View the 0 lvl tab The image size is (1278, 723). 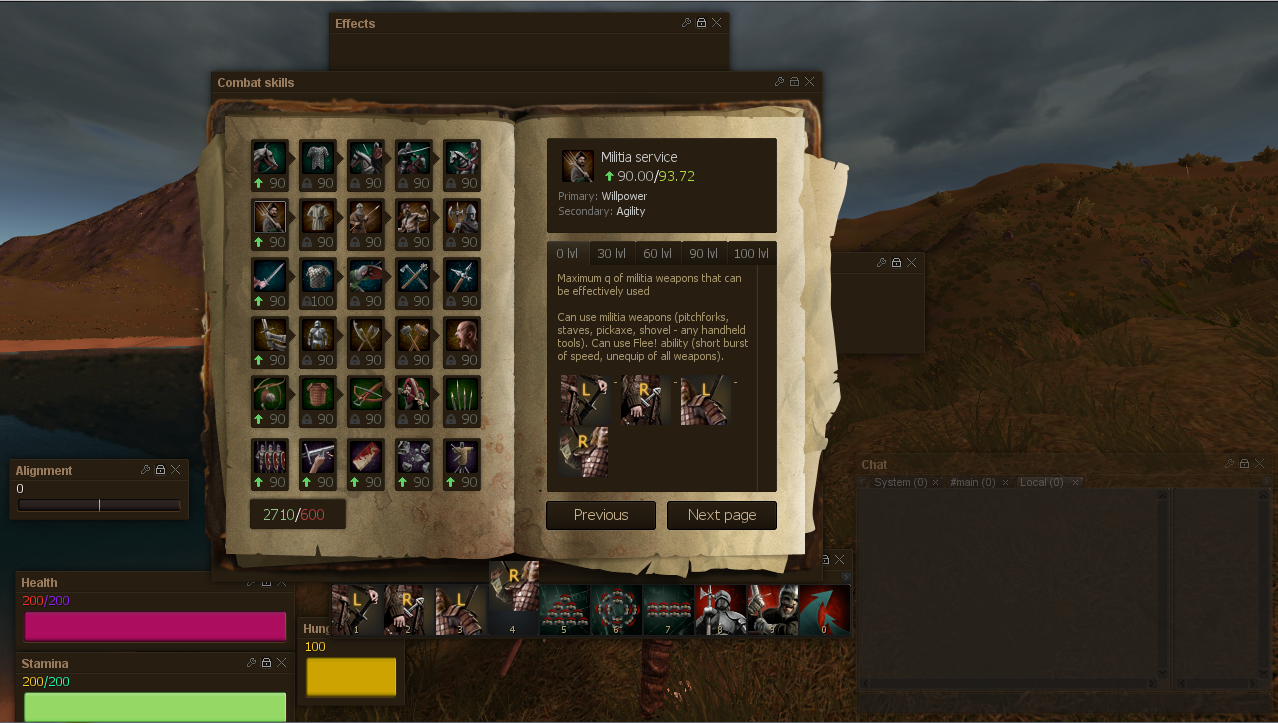(567, 254)
